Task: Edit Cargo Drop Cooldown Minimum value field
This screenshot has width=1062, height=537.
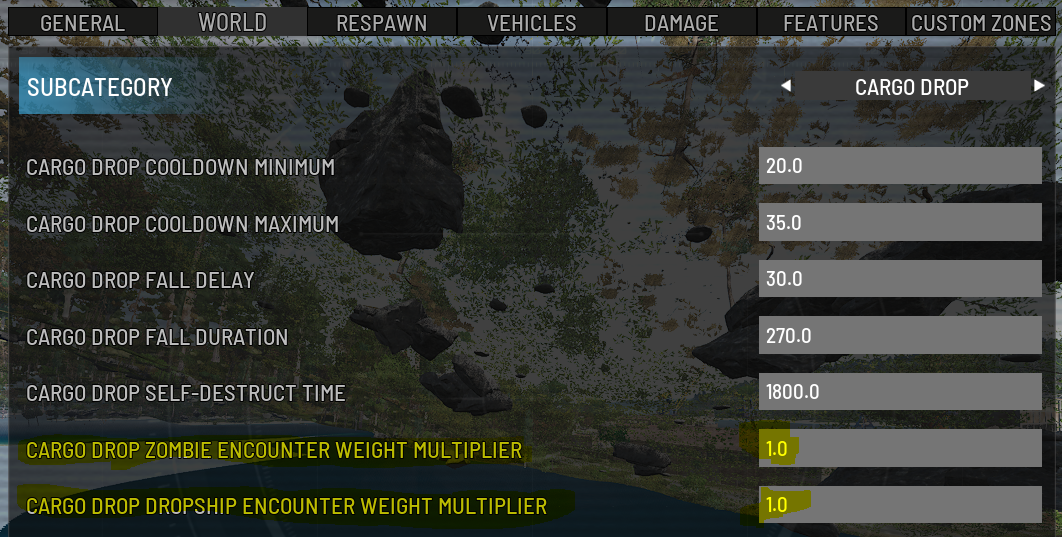Action: pyautogui.click(x=900, y=166)
